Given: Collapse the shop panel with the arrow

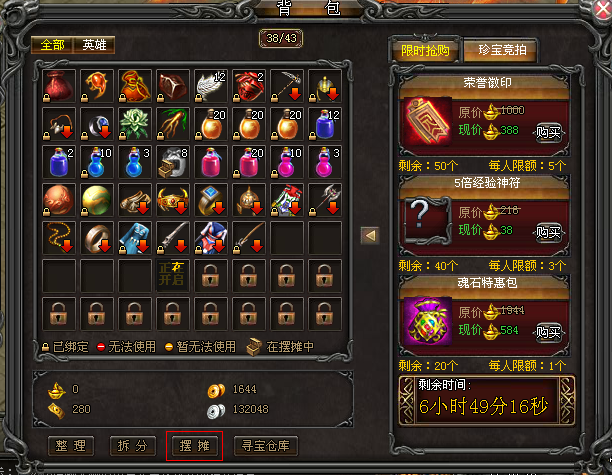Looking at the screenshot, I should (369, 235).
